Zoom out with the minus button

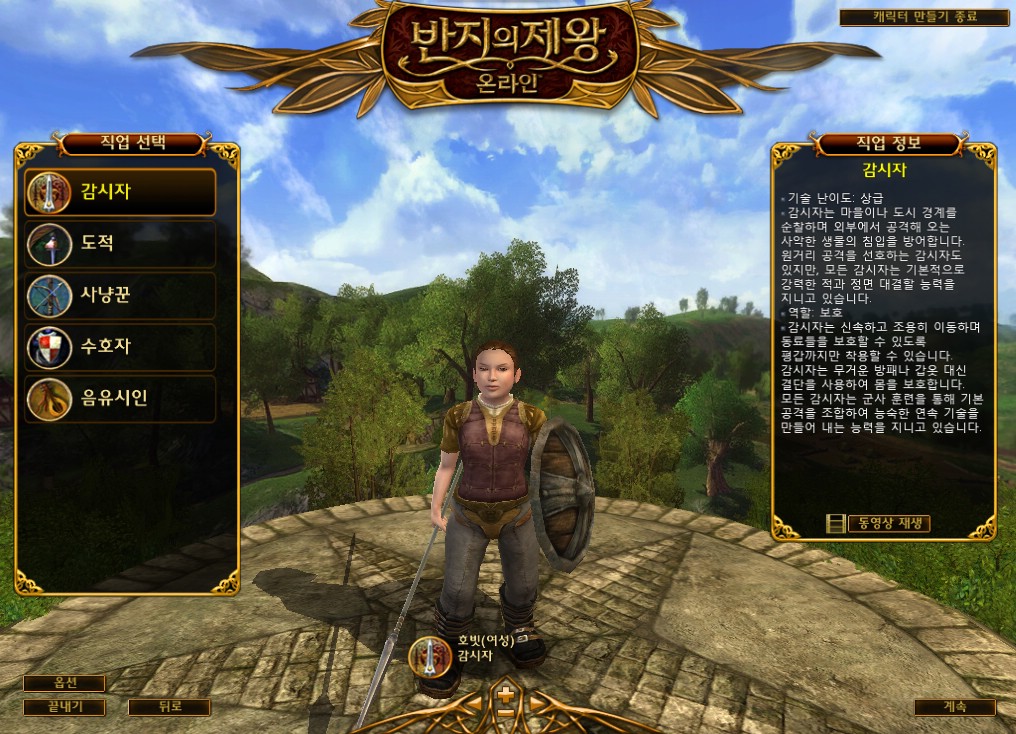[505, 711]
